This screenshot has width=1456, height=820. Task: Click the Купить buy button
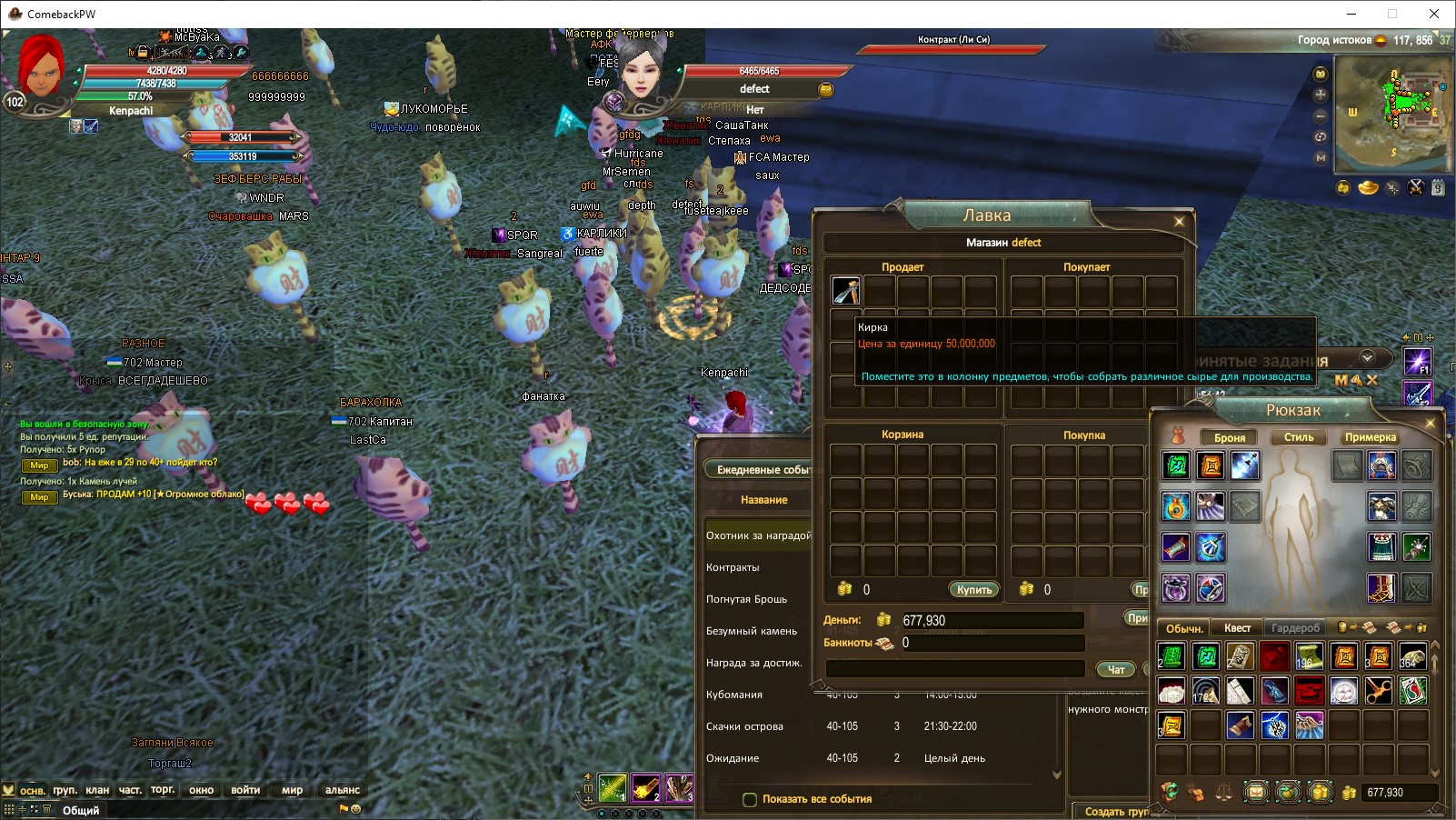click(x=973, y=590)
